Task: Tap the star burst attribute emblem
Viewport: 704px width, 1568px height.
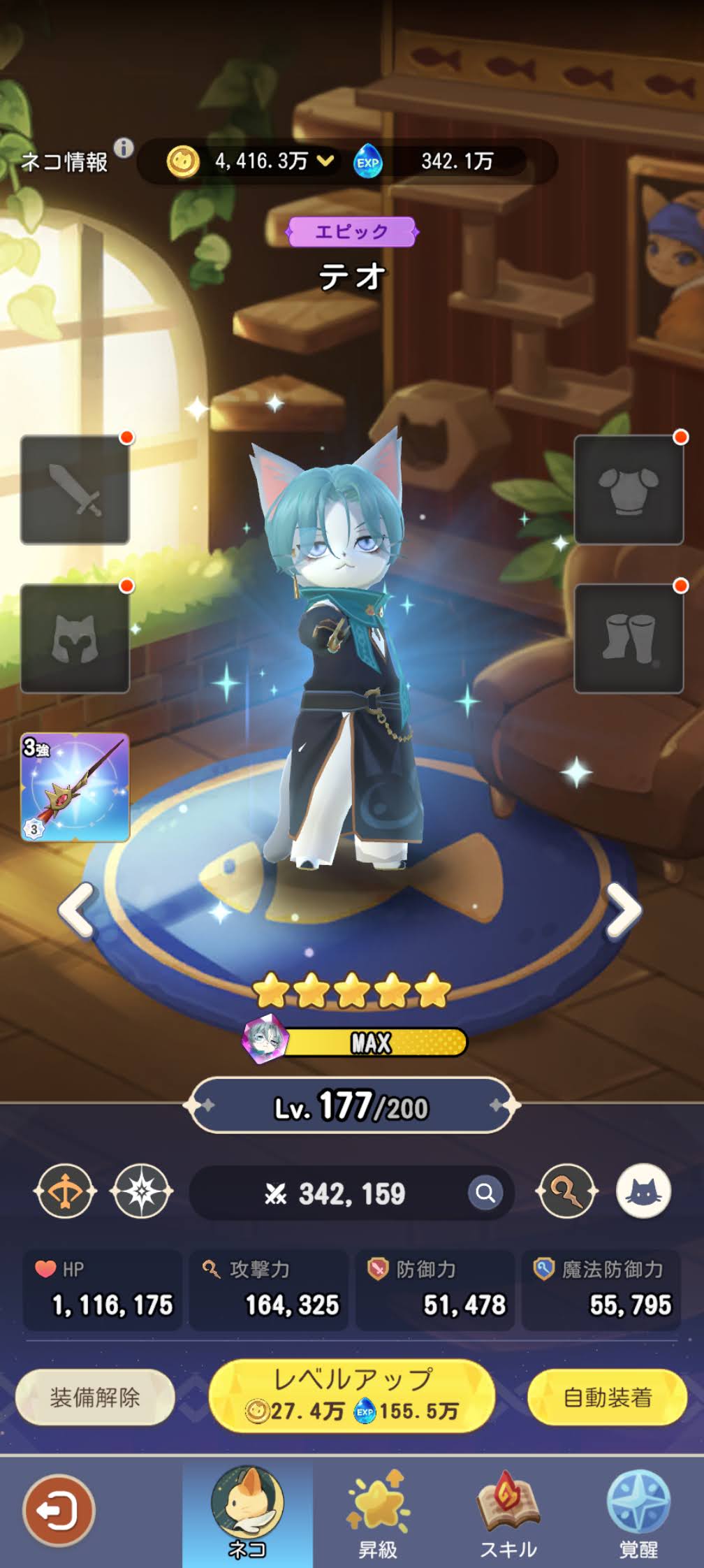Action: (x=142, y=1191)
